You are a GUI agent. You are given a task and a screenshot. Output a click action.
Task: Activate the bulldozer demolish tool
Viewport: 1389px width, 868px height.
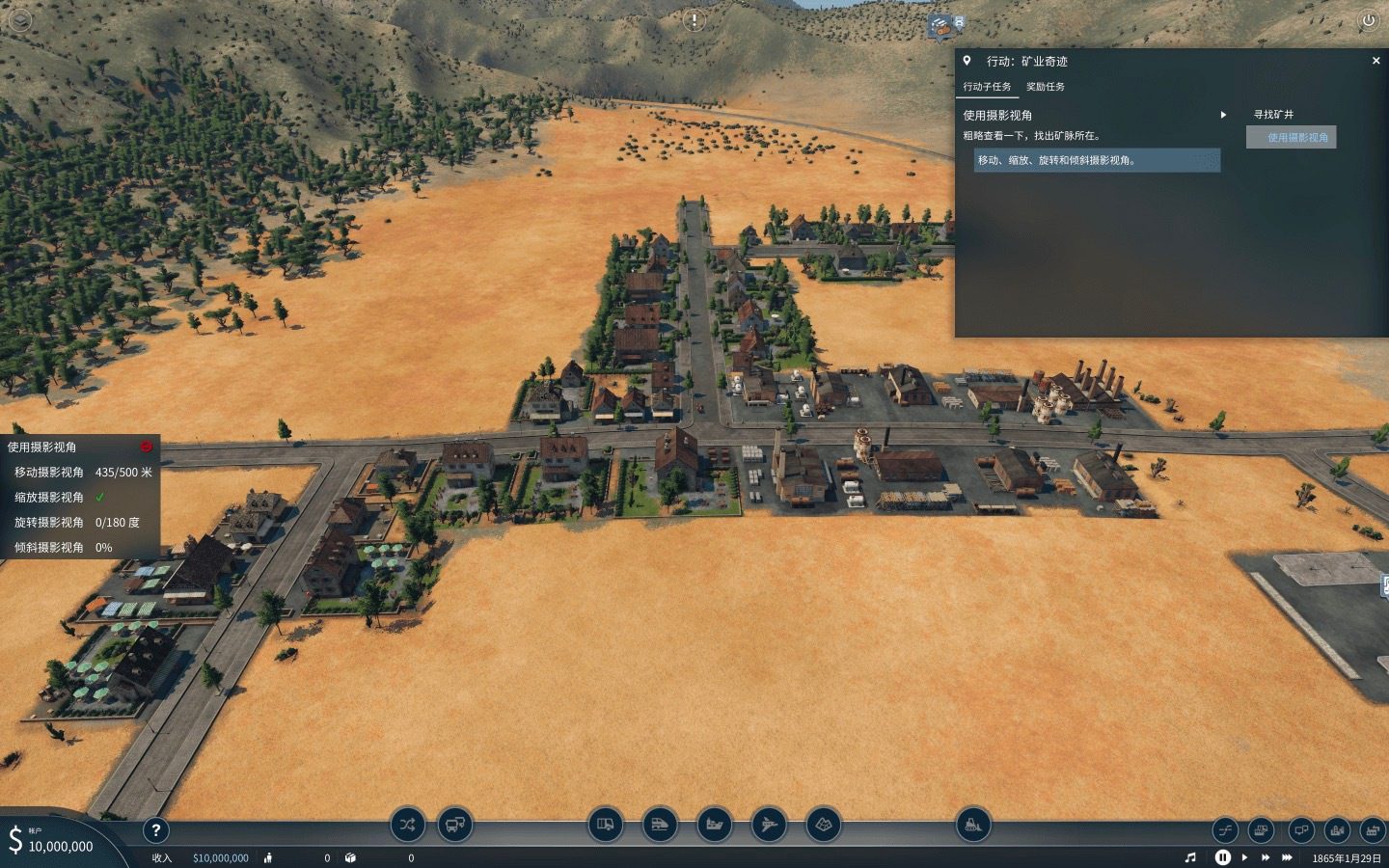tap(972, 825)
